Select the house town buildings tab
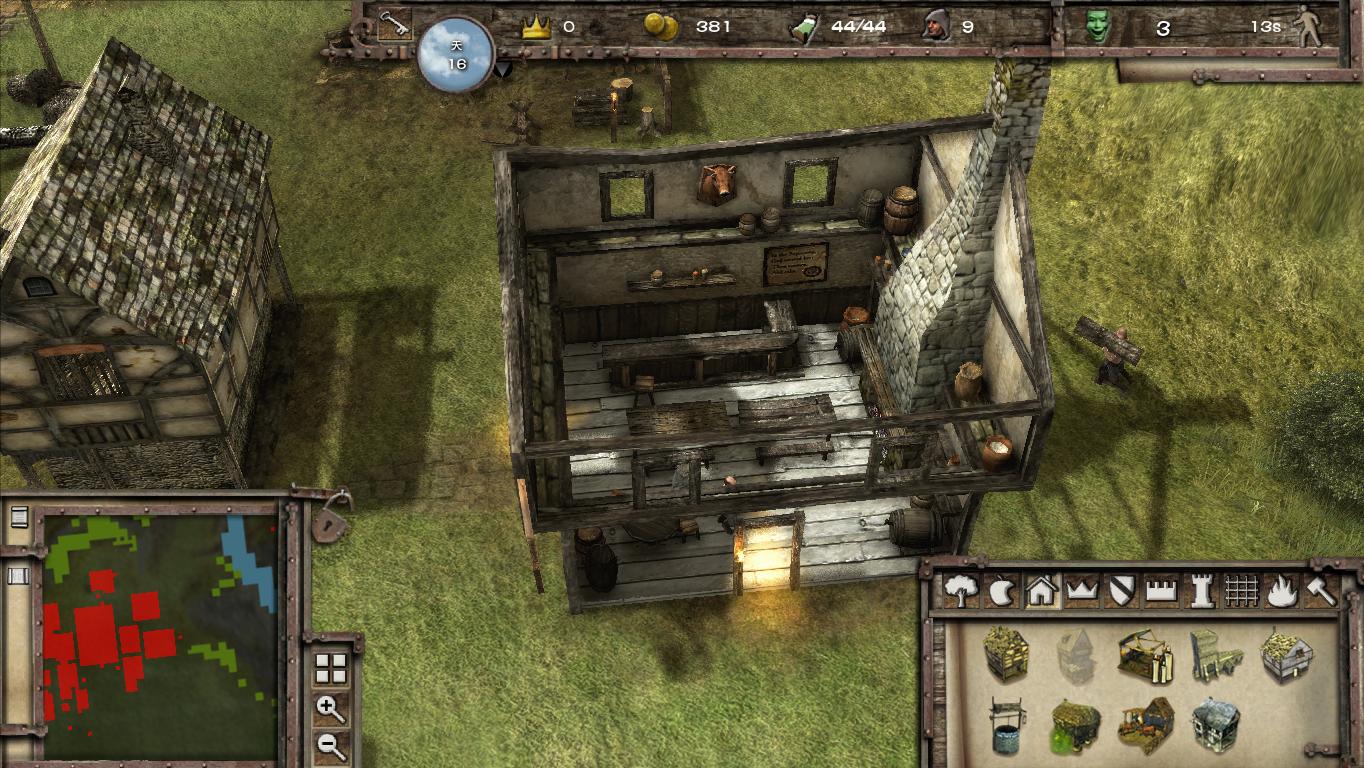Image resolution: width=1364 pixels, height=768 pixels. click(1041, 591)
